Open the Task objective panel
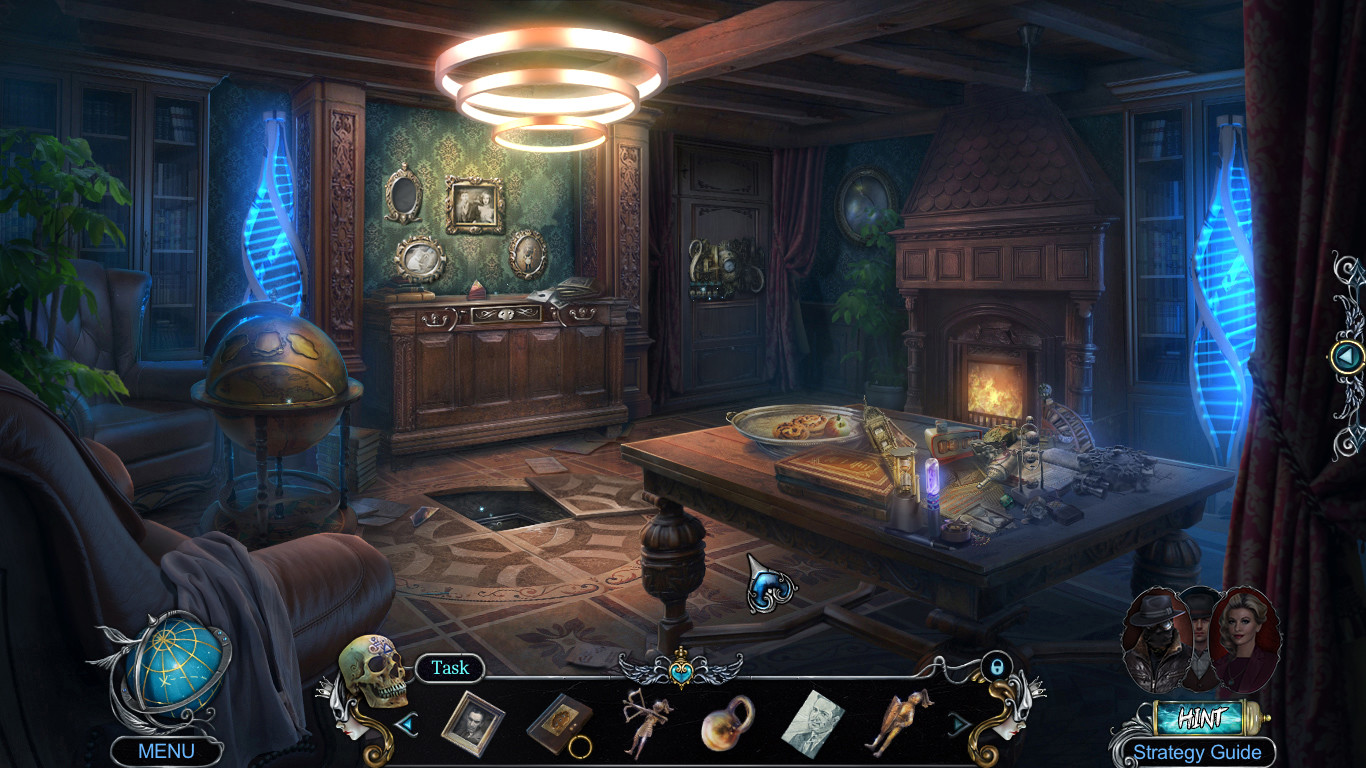This screenshot has width=1366, height=768. click(450, 669)
